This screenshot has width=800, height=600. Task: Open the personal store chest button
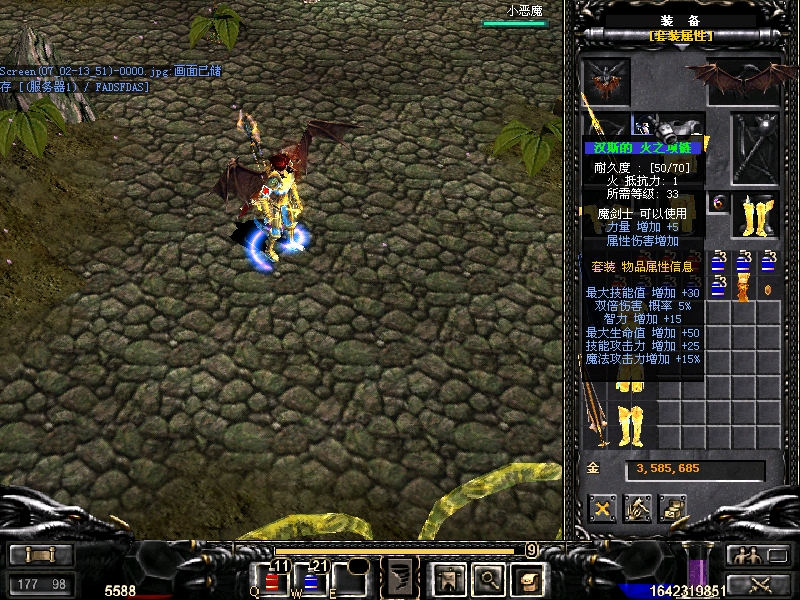pyautogui.click(x=672, y=508)
